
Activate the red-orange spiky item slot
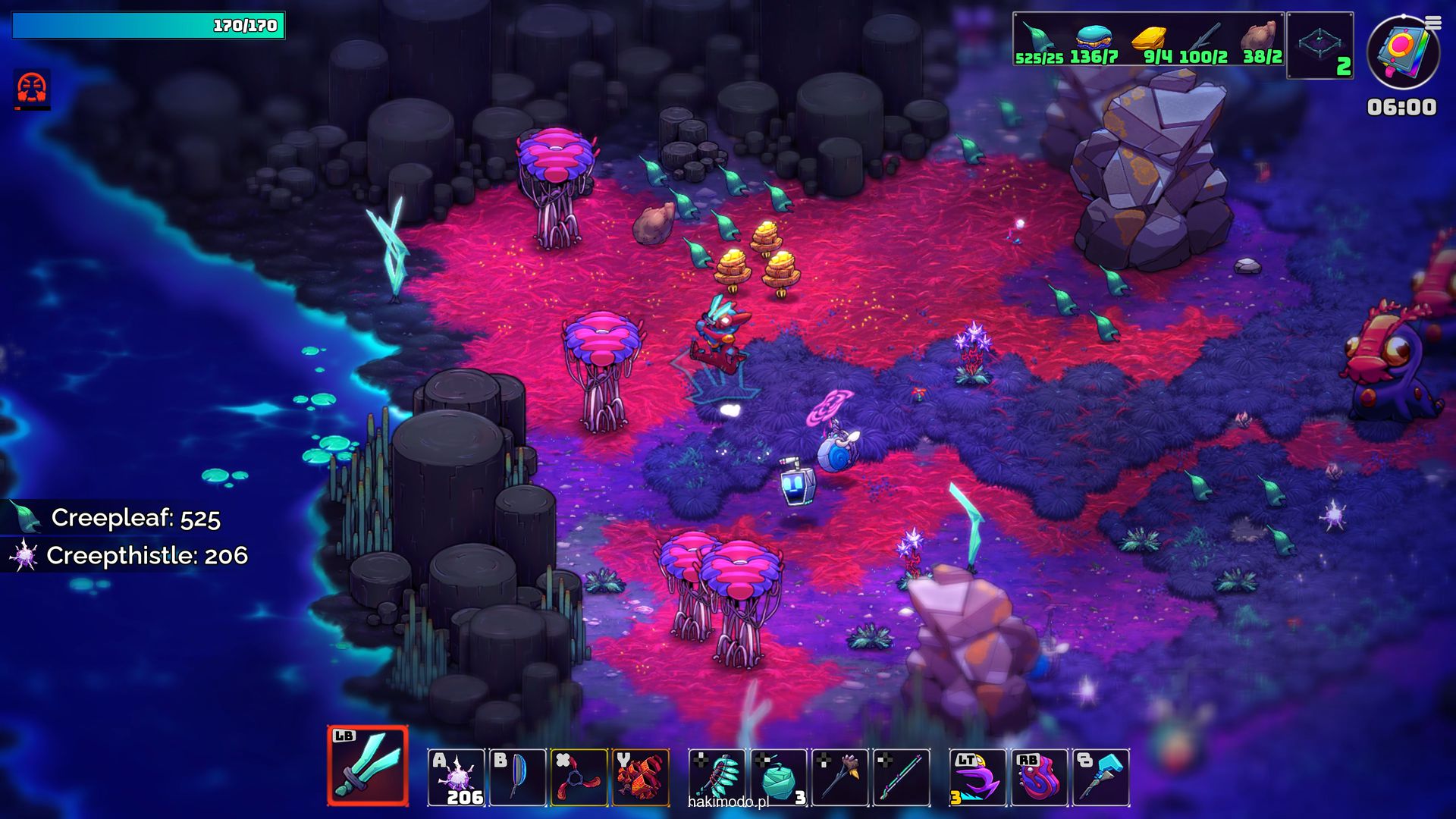click(641, 777)
